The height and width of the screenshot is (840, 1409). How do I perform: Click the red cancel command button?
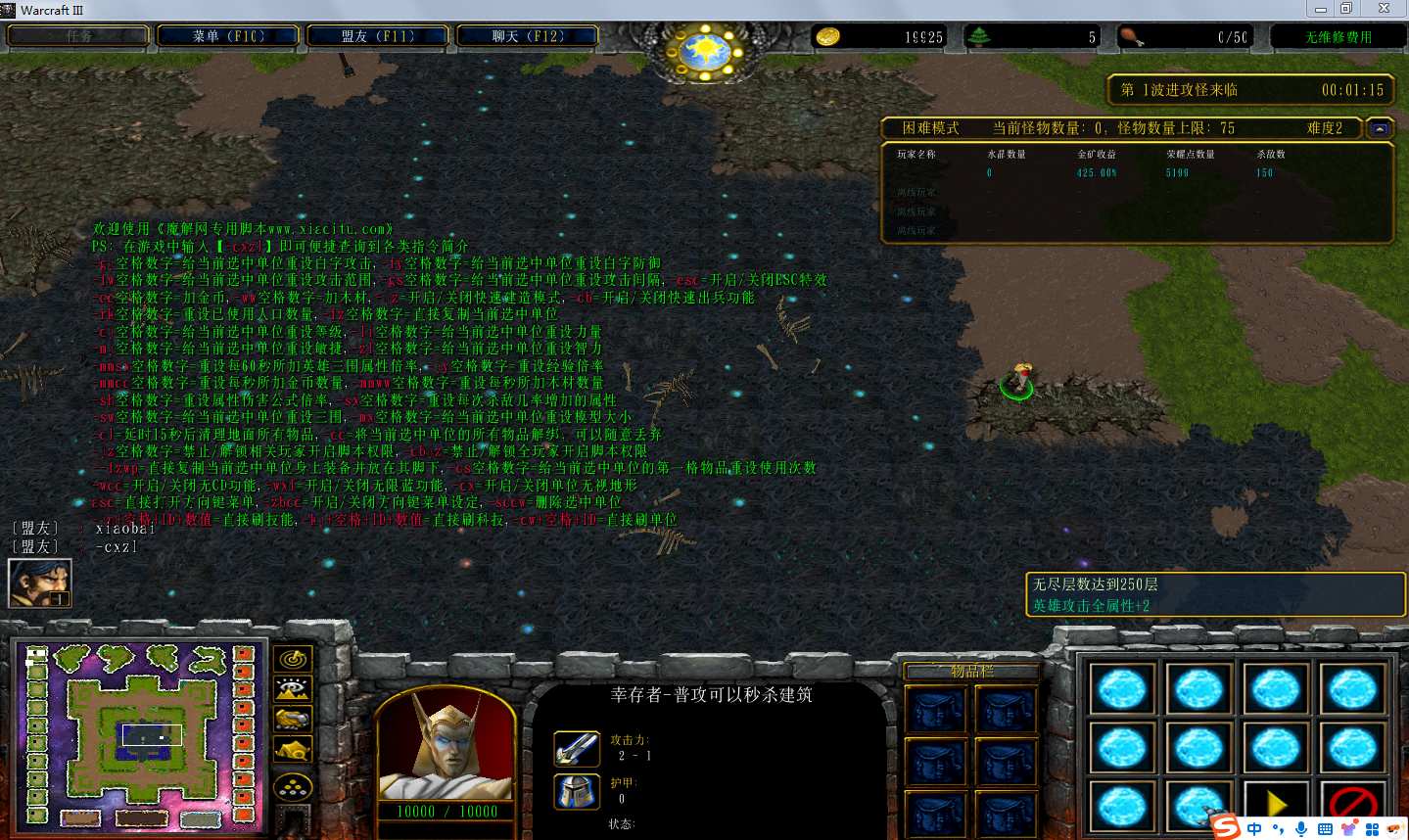[x=1352, y=804]
